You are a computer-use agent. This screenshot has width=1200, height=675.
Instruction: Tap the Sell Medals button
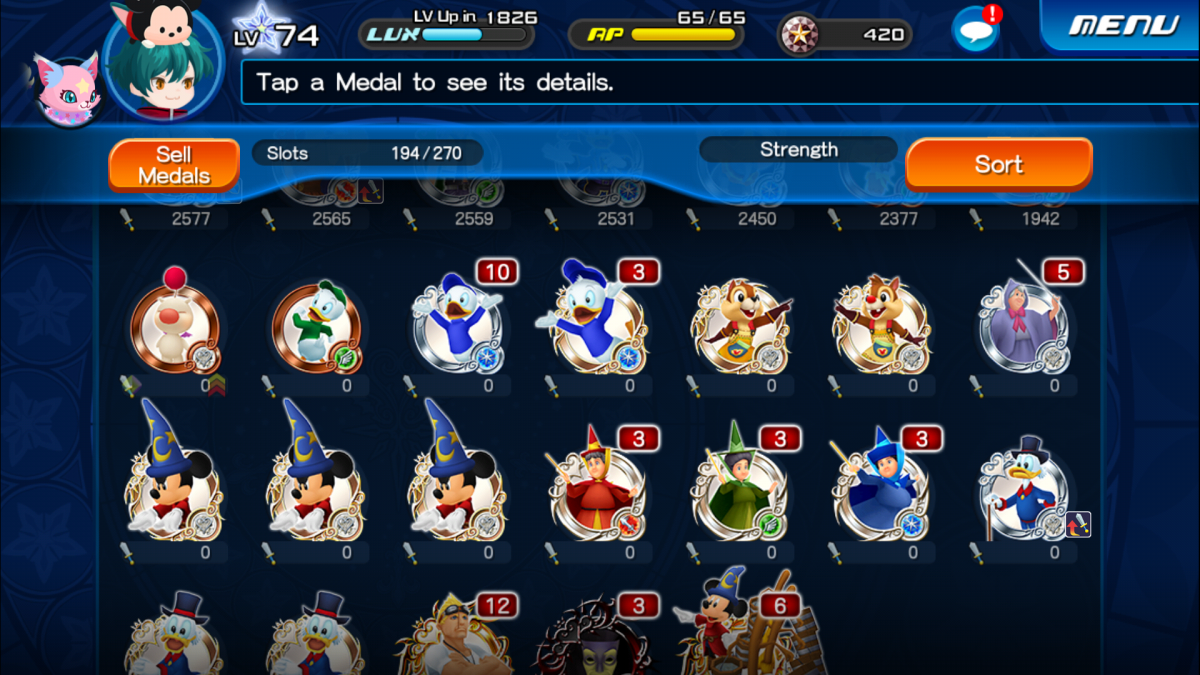pyautogui.click(x=174, y=165)
